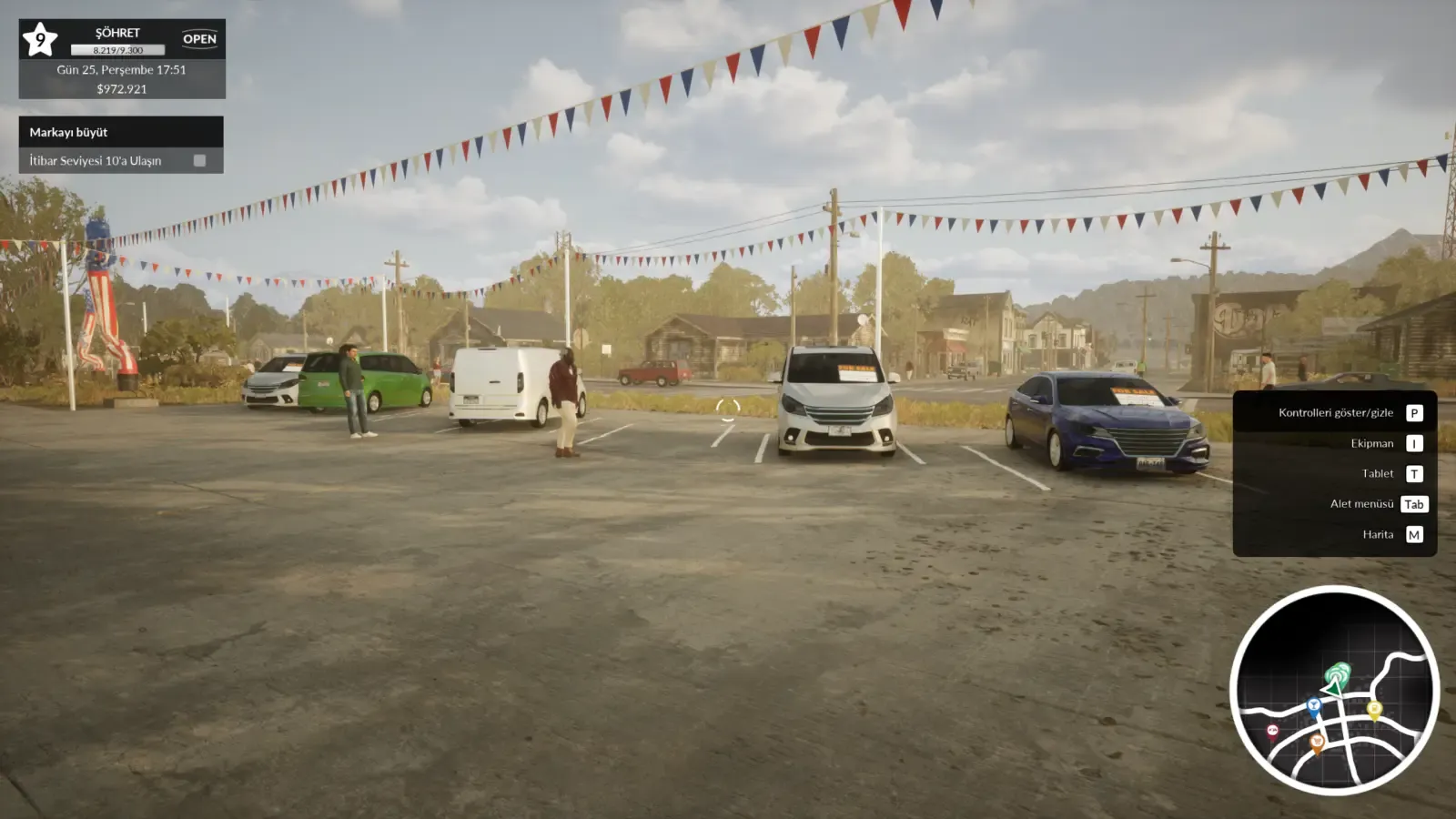
Task: Check the İtibar Seviyesi 10'a Ulaşın checkbox
Action: click(x=199, y=161)
